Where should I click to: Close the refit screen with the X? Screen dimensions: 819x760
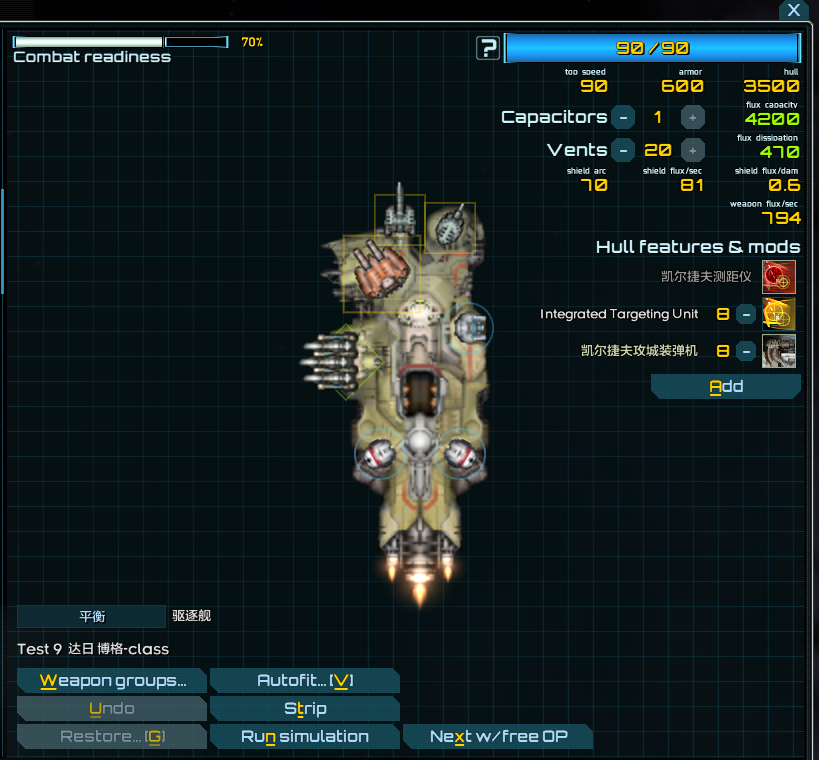793,10
